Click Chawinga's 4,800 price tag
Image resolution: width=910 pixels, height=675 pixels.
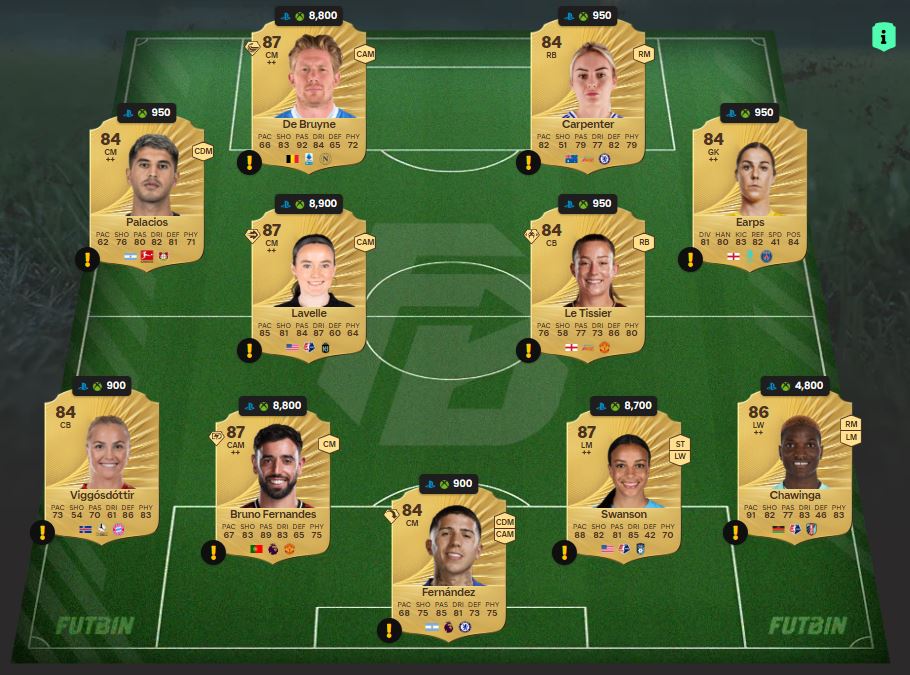click(795, 386)
